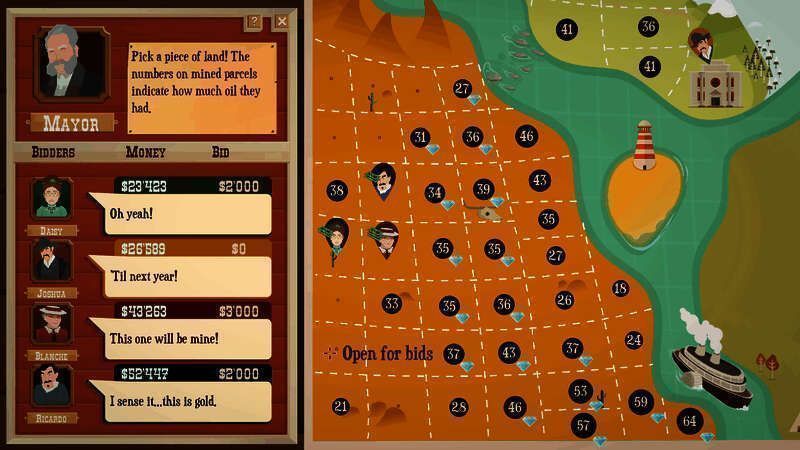This screenshot has width=800, height=450.
Task: Choose Blanche's bidder row portrait
Action: pyautogui.click(x=49, y=323)
